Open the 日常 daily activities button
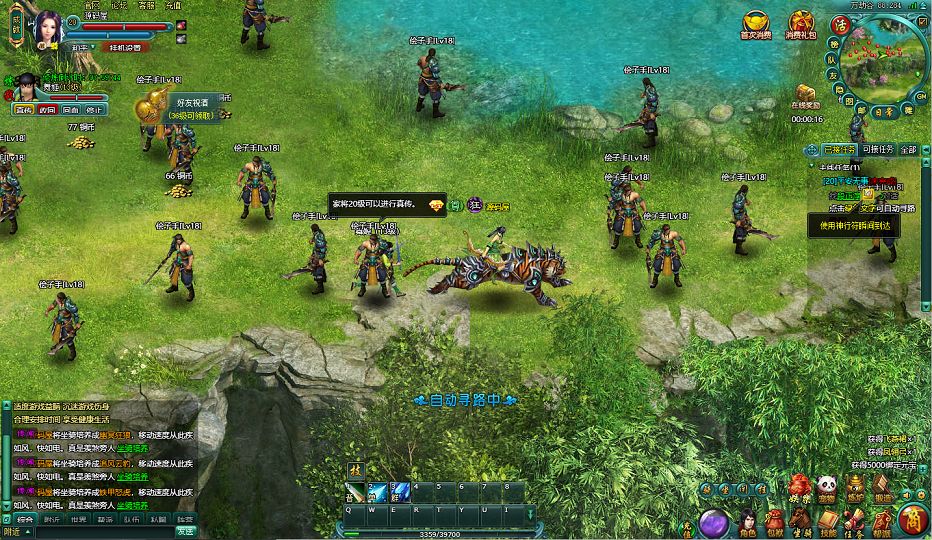The image size is (932, 540). click(x=886, y=111)
